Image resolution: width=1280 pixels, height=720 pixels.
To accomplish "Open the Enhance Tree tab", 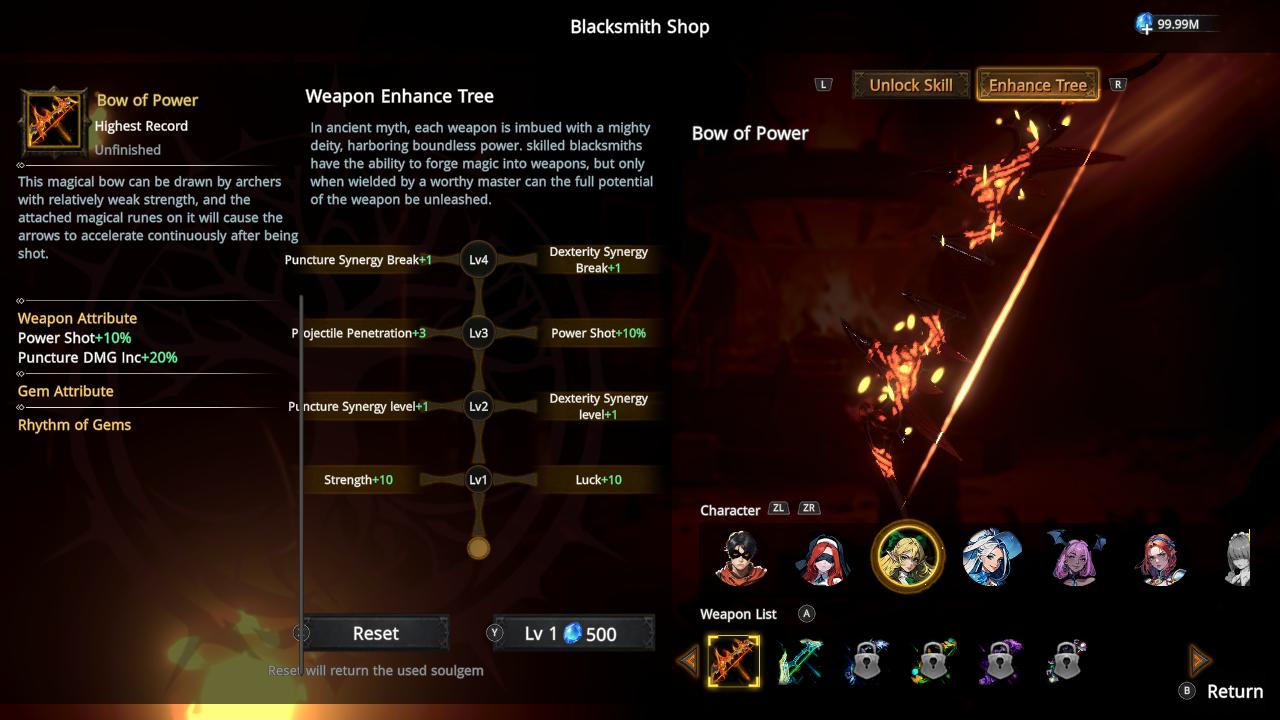I will pyautogui.click(x=1037, y=85).
